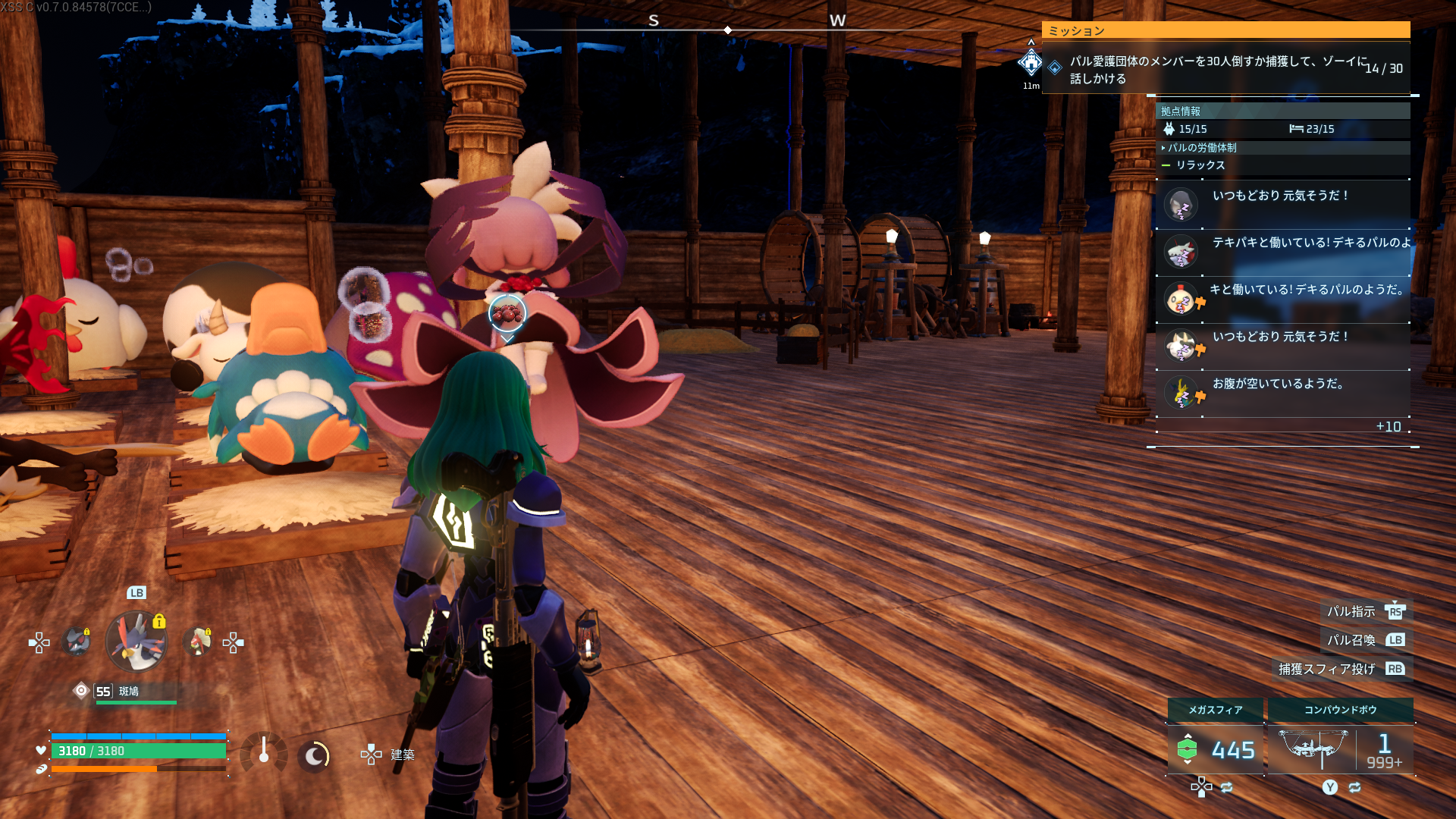Select the chicken pal's status row

(x=1282, y=299)
